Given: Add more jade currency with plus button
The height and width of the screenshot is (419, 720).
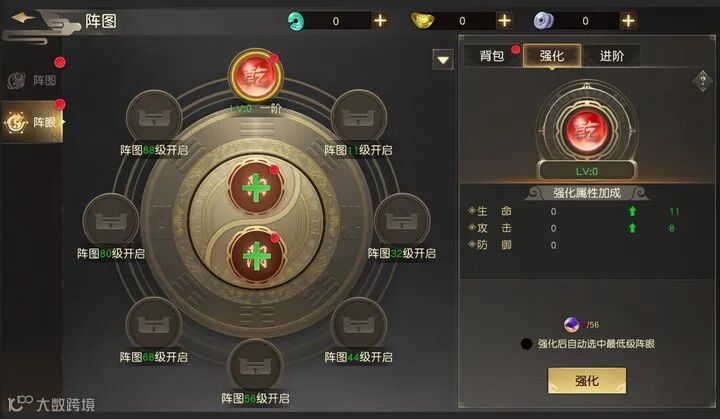Looking at the screenshot, I should pyautogui.click(x=380, y=19).
